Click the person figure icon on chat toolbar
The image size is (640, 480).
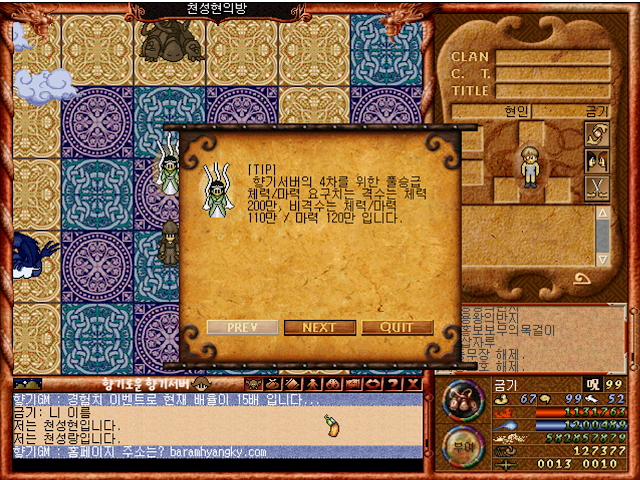(312, 384)
